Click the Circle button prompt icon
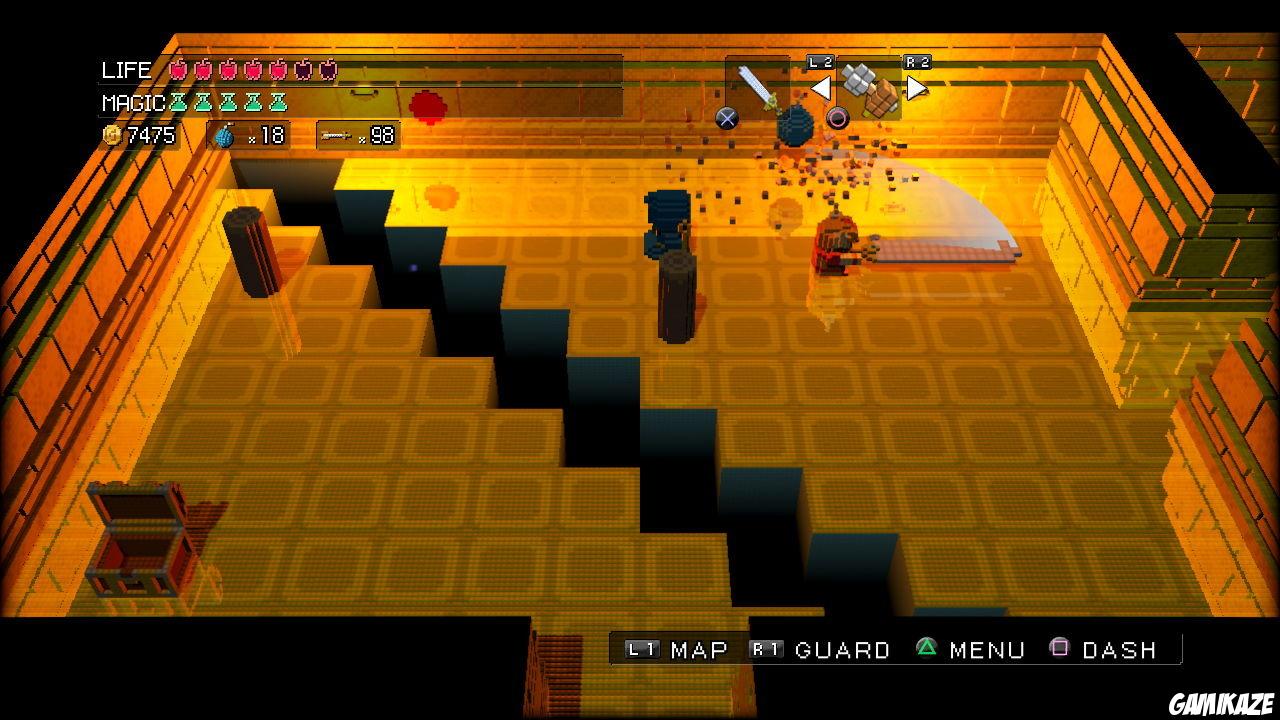Viewport: 1280px width, 720px height. tap(837, 118)
